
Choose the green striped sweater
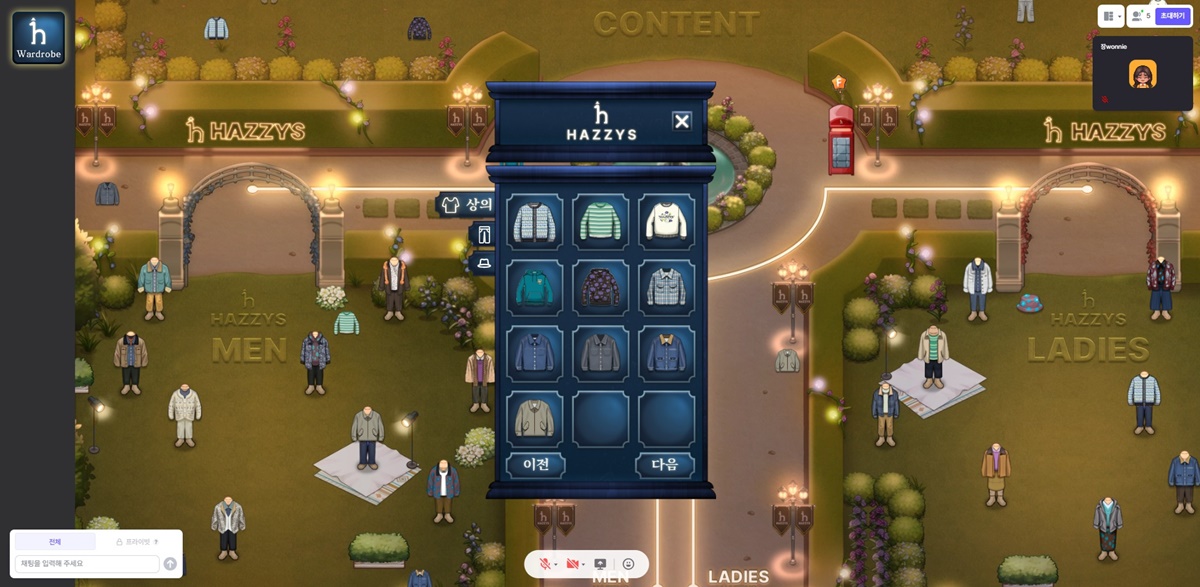click(x=600, y=221)
